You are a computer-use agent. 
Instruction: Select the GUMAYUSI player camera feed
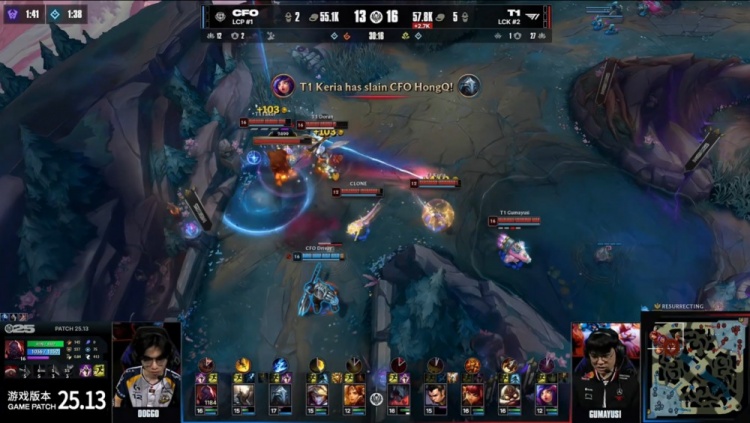(x=605, y=365)
